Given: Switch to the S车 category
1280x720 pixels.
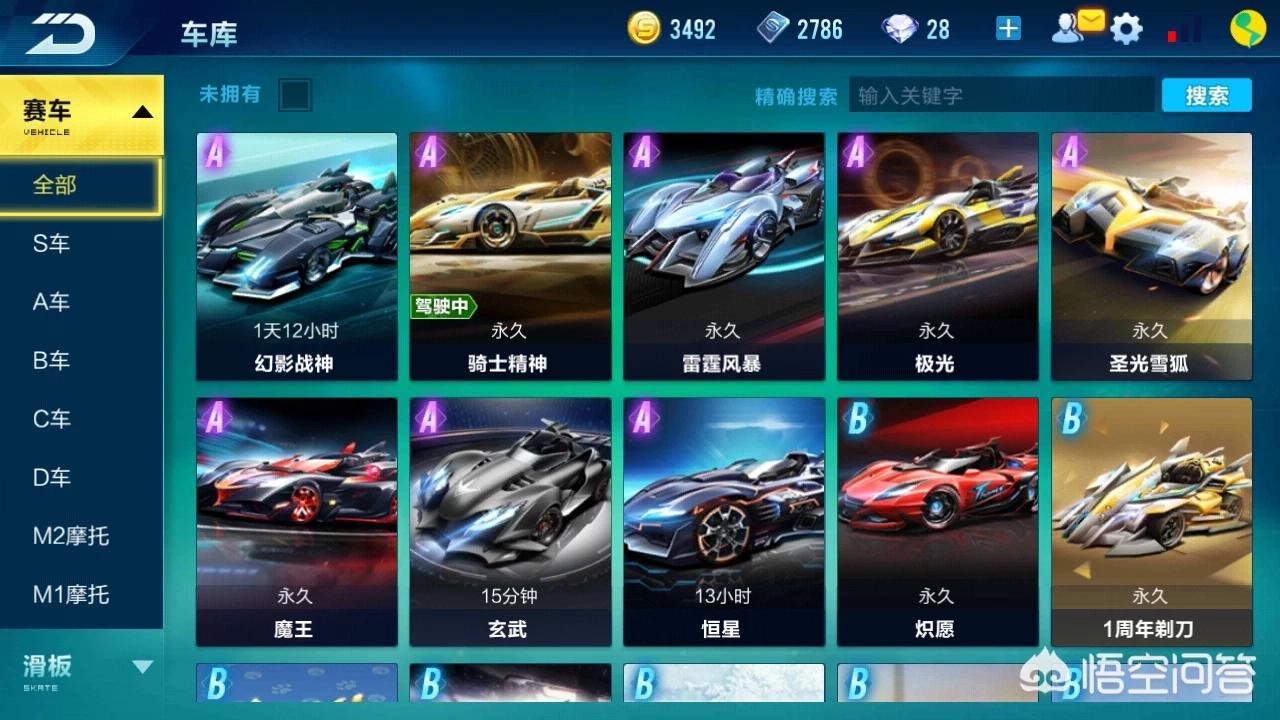Looking at the screenshot, I should (52, 243).
